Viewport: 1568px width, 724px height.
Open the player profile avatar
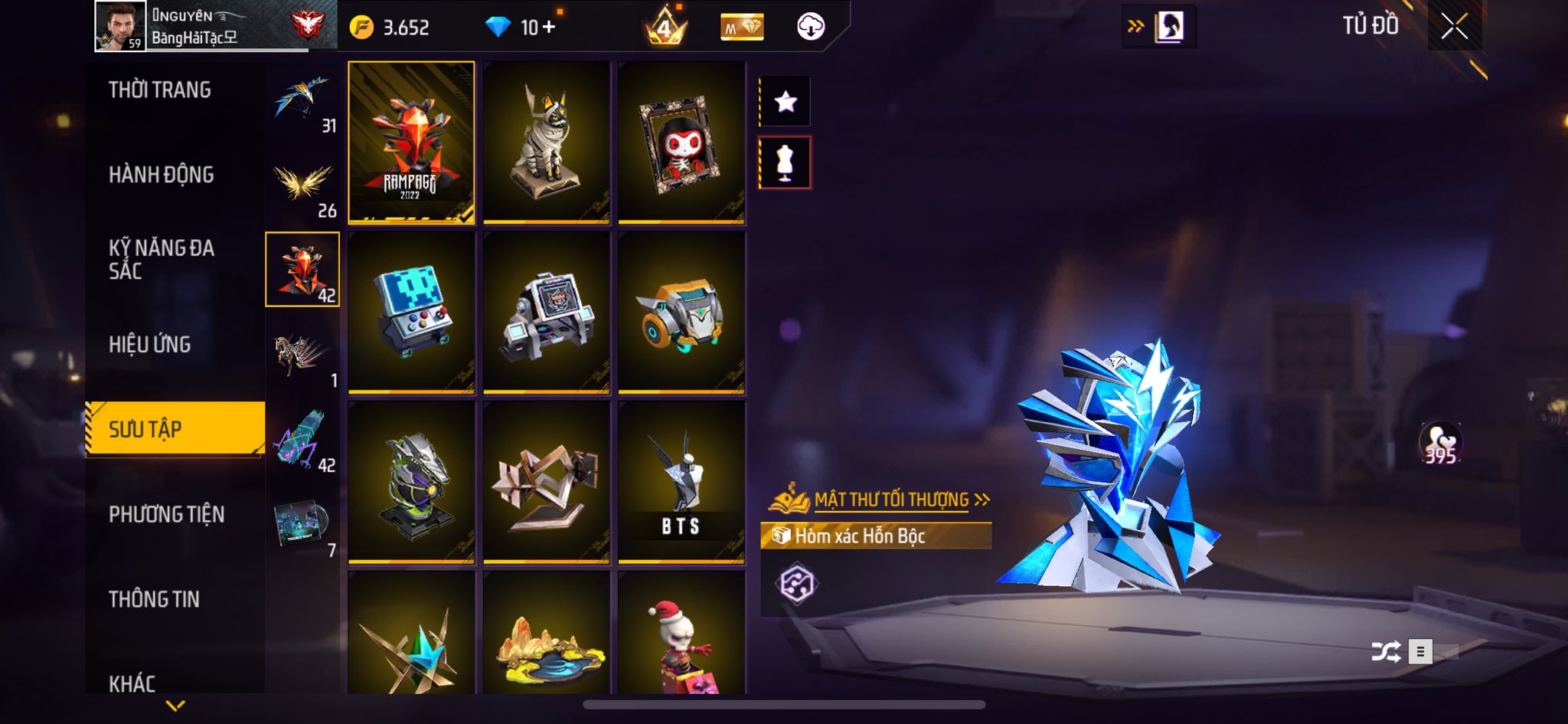tap(120, 26)
